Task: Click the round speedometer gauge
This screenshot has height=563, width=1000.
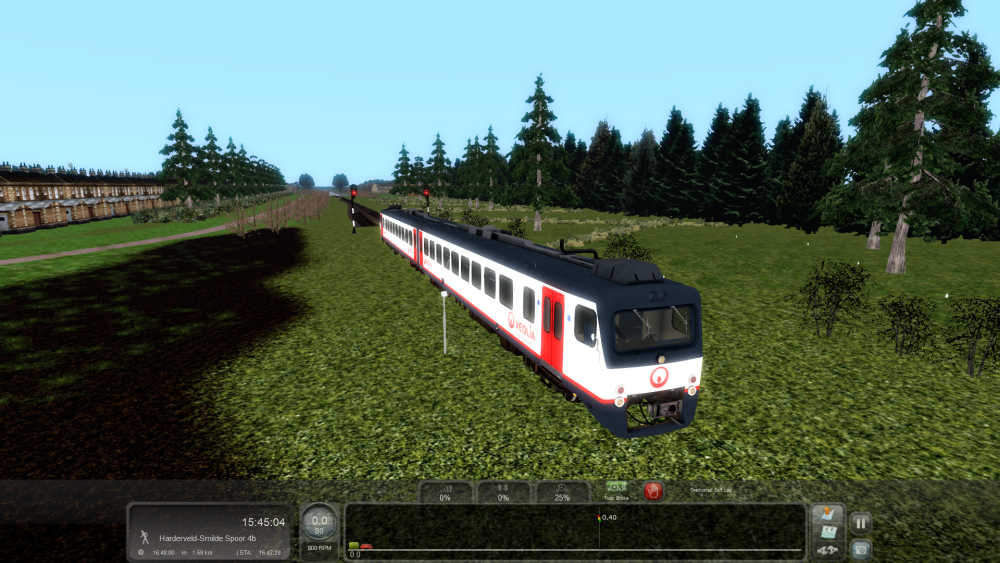Action: pos(319,520)
